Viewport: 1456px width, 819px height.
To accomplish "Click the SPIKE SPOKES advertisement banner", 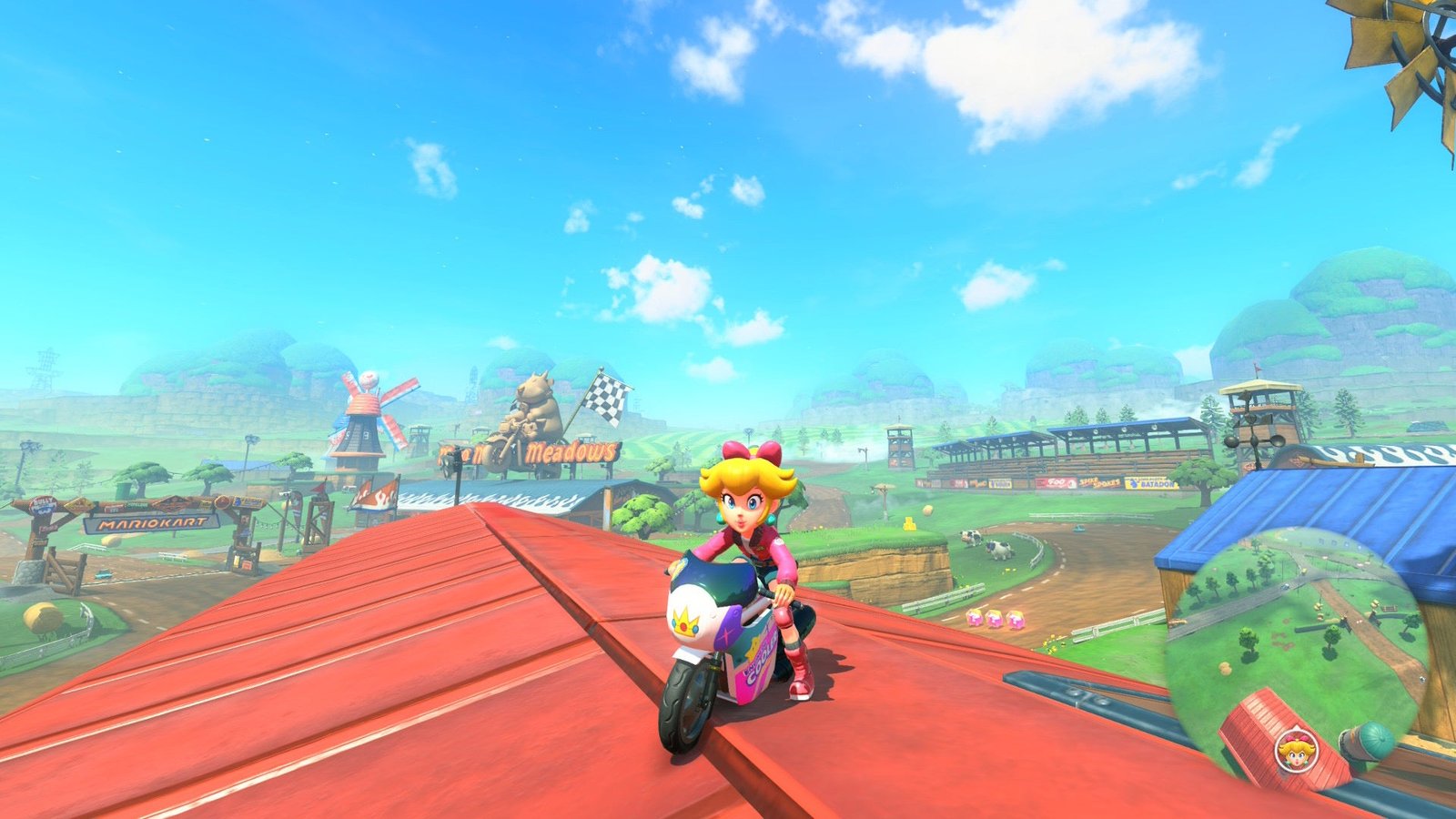I will click(x=1099, y=480).
